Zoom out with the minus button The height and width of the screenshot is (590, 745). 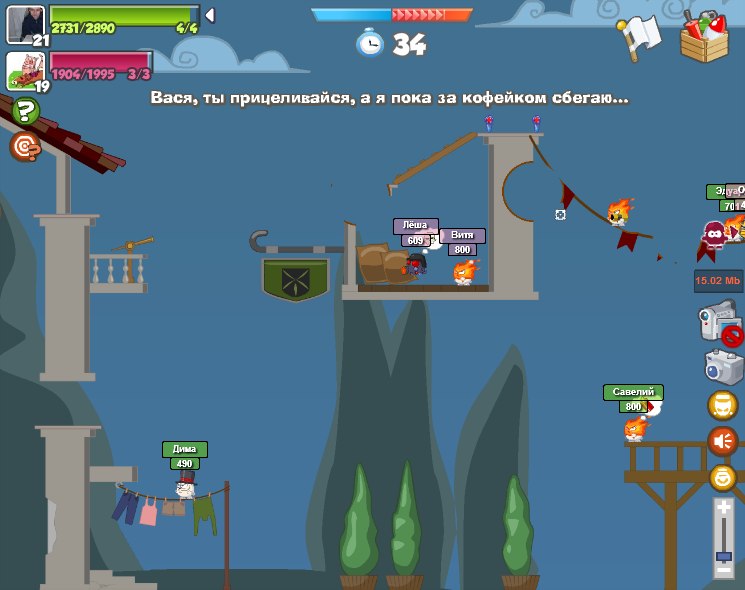point(724,571)
